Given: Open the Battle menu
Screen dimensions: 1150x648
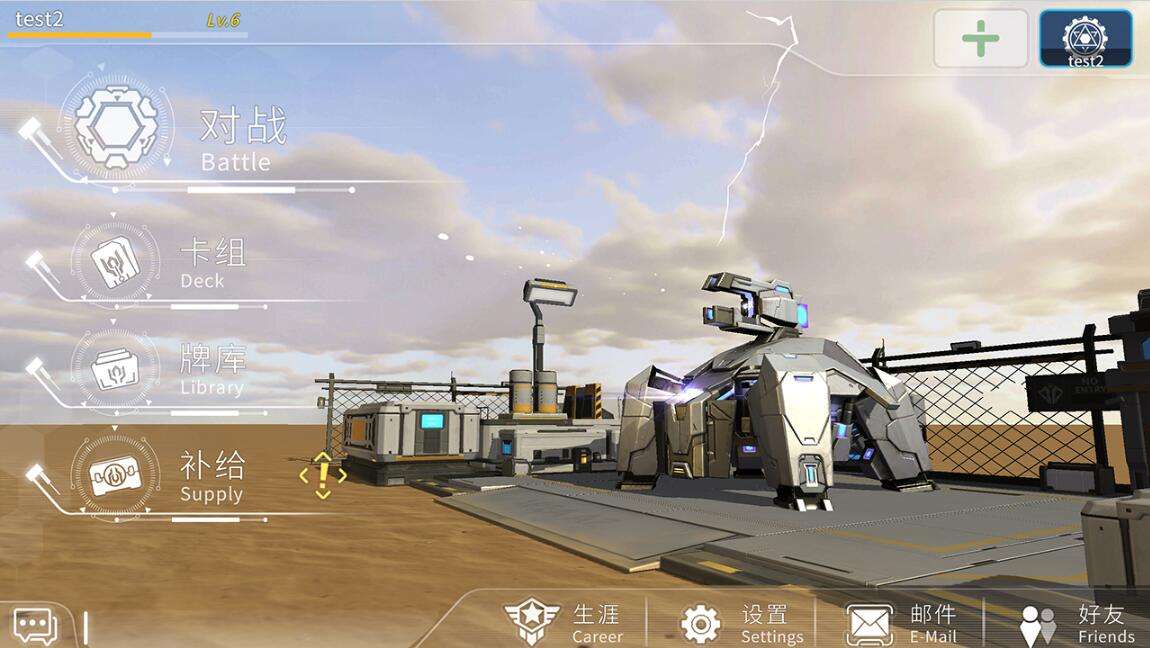Looking at the screenshot, I should pyautogui.click(x=117, y=128).
